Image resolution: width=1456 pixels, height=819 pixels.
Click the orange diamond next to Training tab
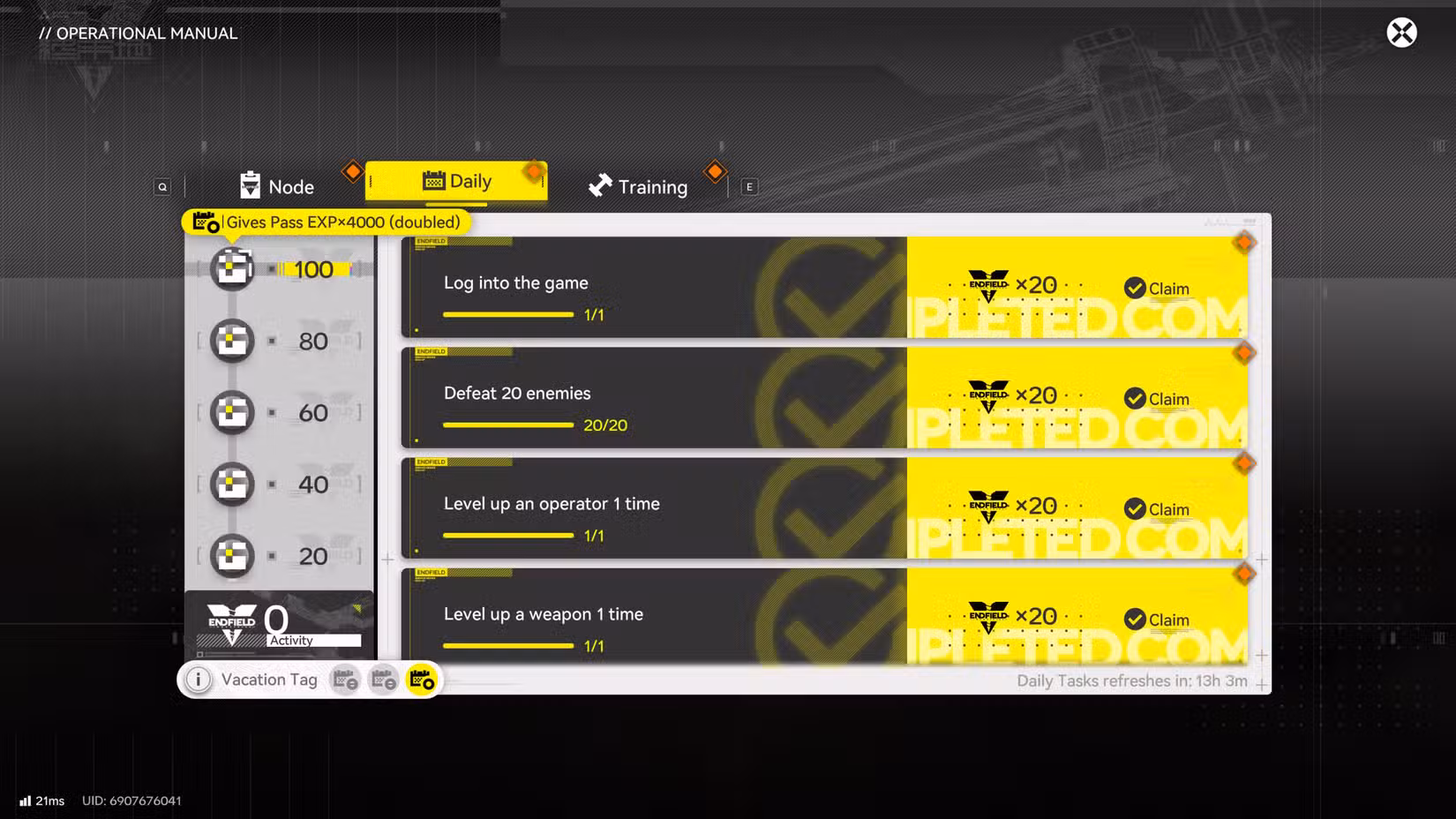pyautogui.click(x=715, y=170)
